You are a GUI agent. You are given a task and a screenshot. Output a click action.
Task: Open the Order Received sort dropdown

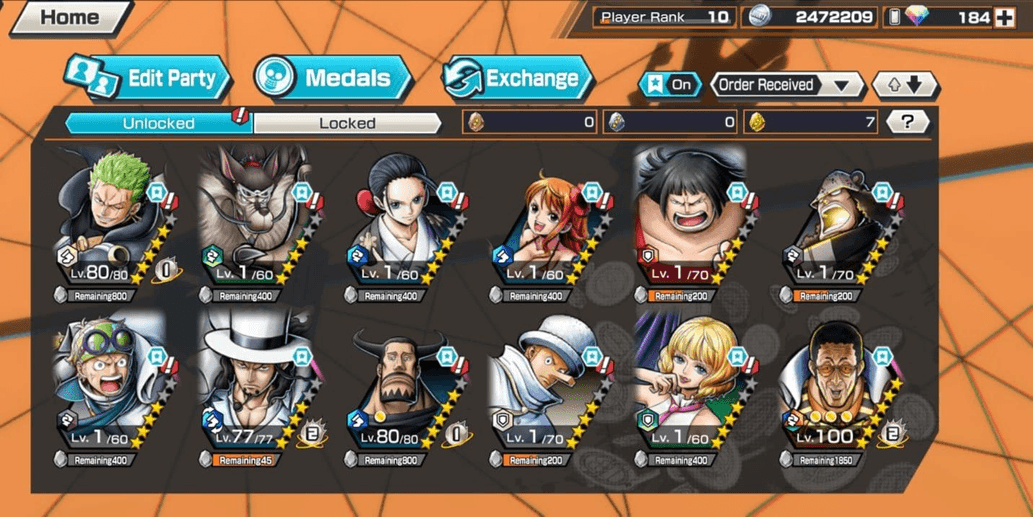coord(788,85)
